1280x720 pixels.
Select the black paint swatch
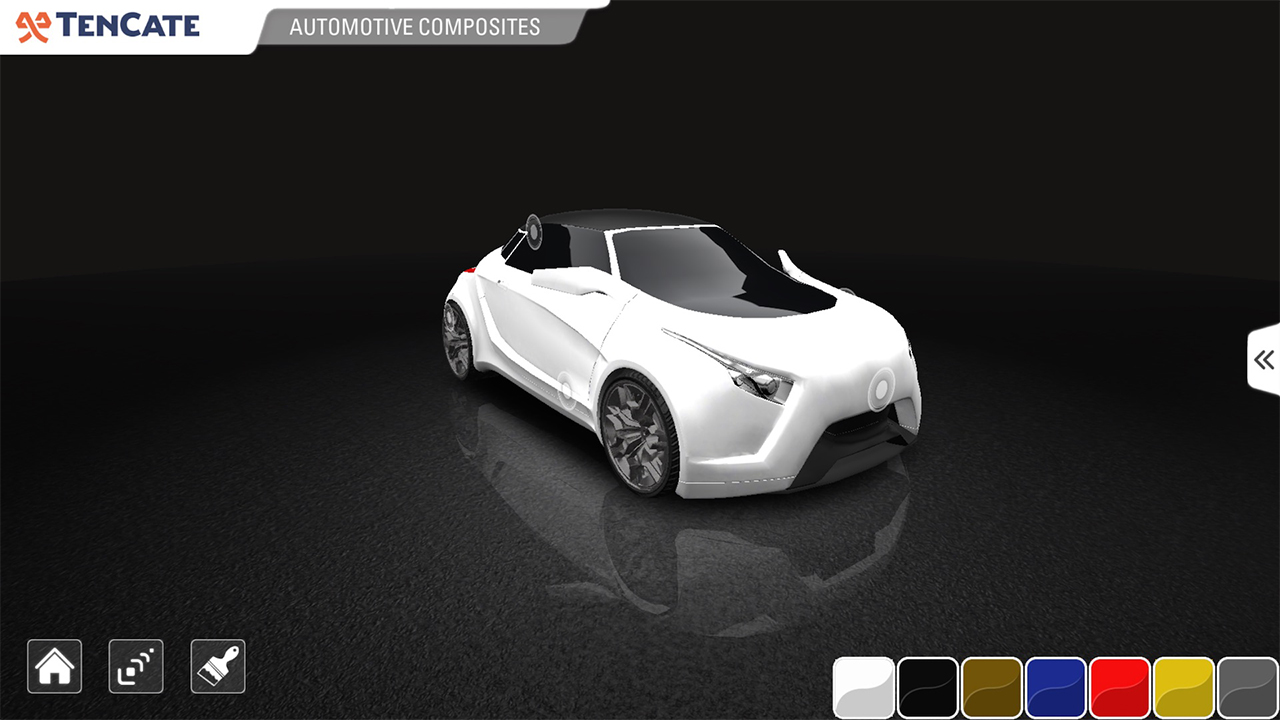pos(929,688)
